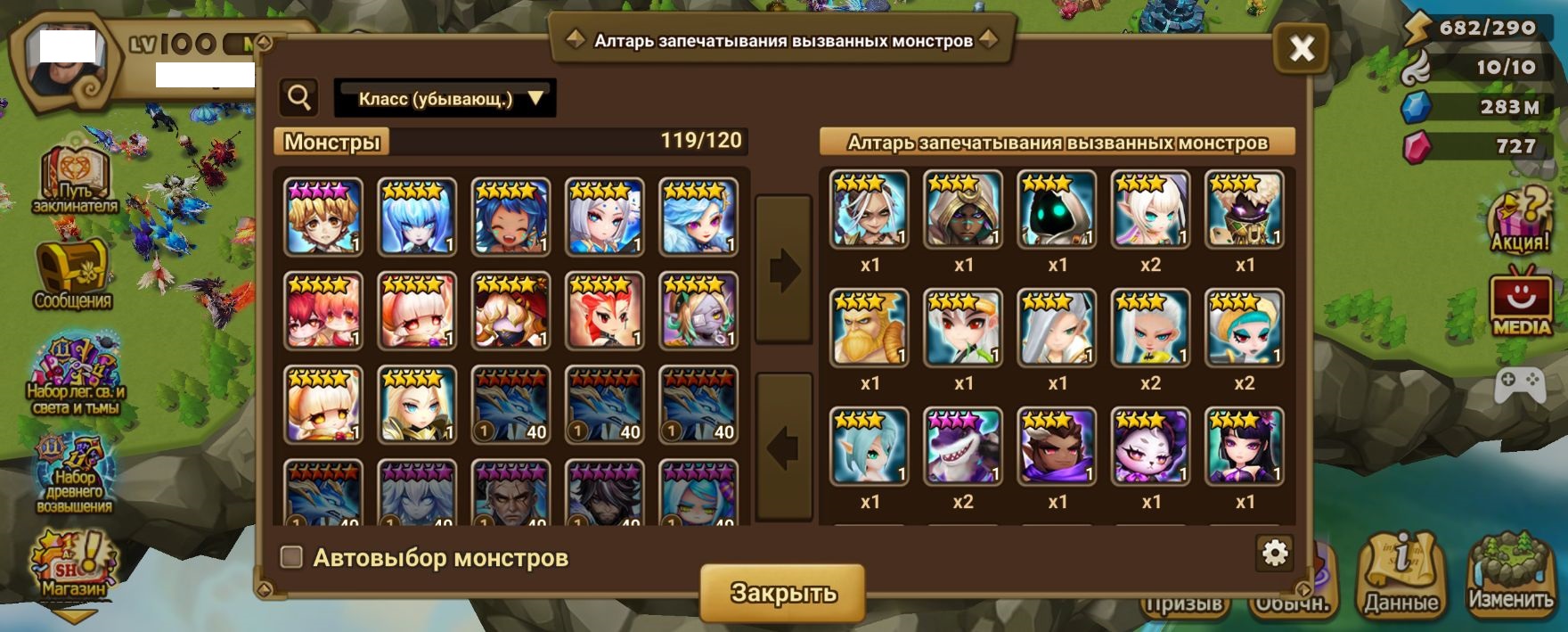
Task: Return monster from altar with left arrow
Action: 783,447
